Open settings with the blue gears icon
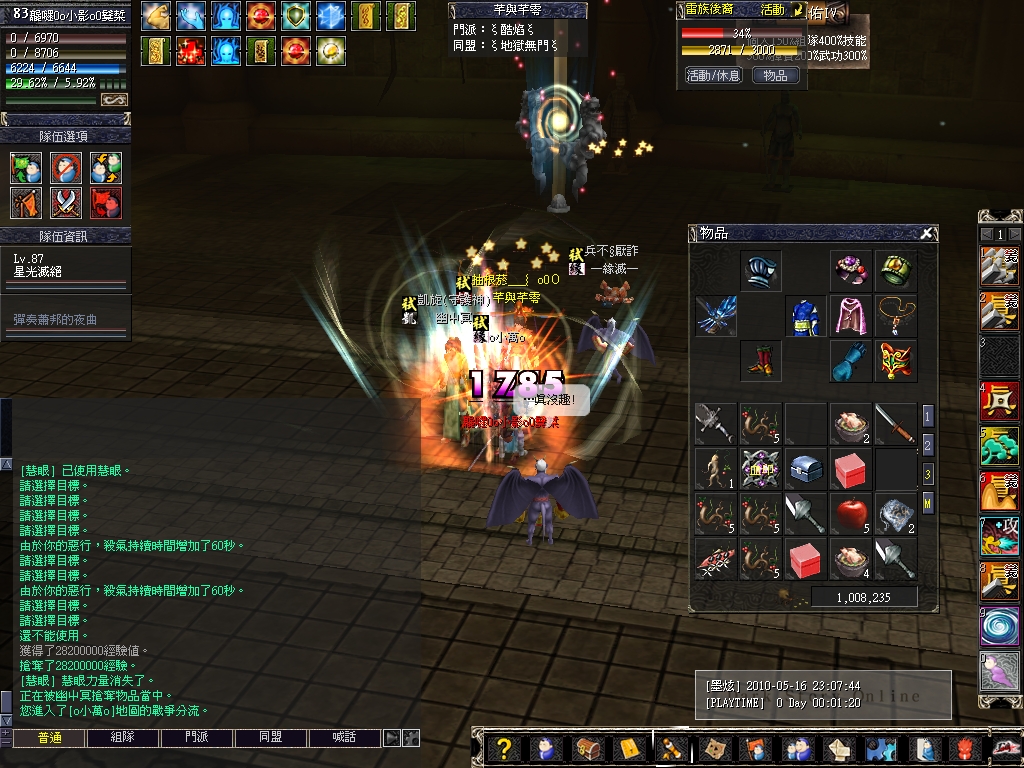 coord(881,749)
